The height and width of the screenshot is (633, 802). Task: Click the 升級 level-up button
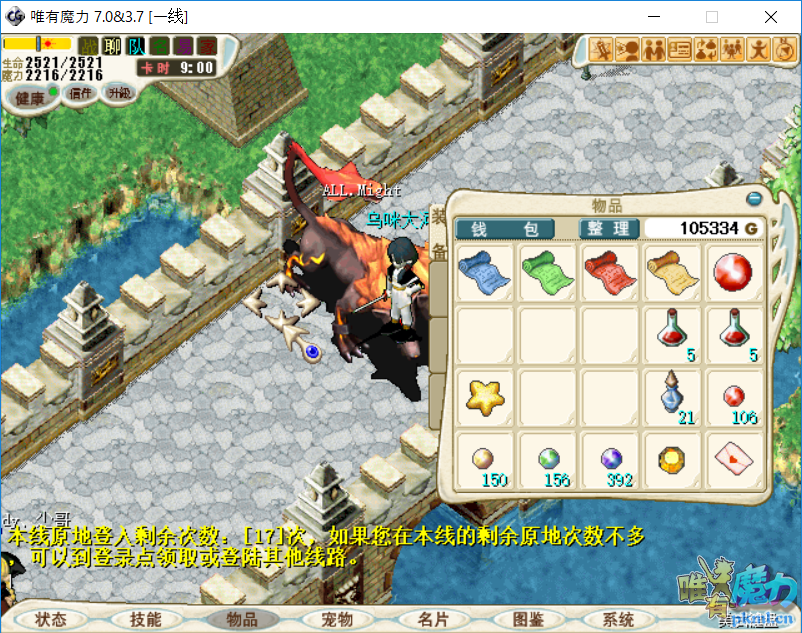click(x=120, y=92)
